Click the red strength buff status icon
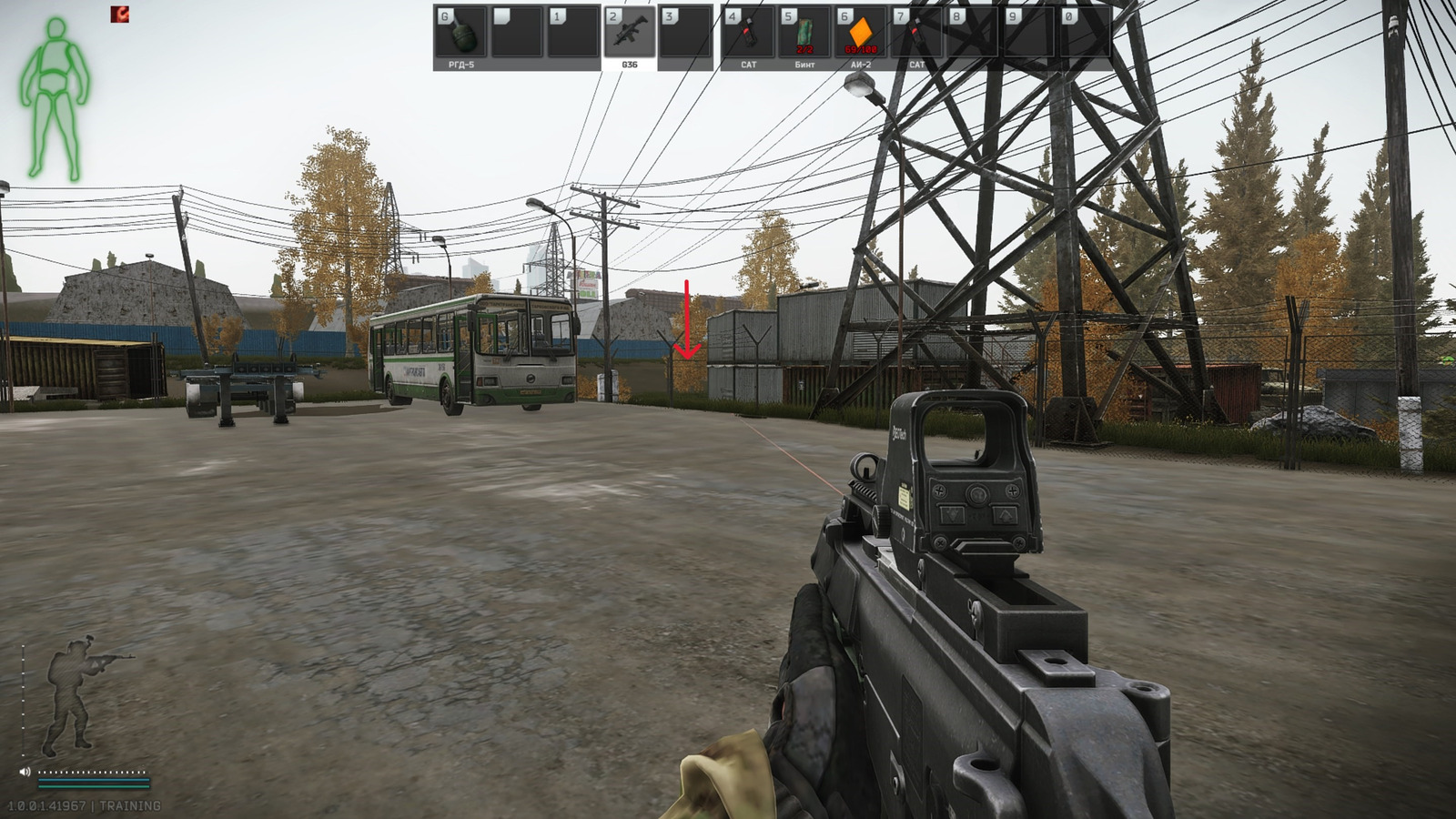Viewport: 1456px width, 819px height. pos(120,15)
